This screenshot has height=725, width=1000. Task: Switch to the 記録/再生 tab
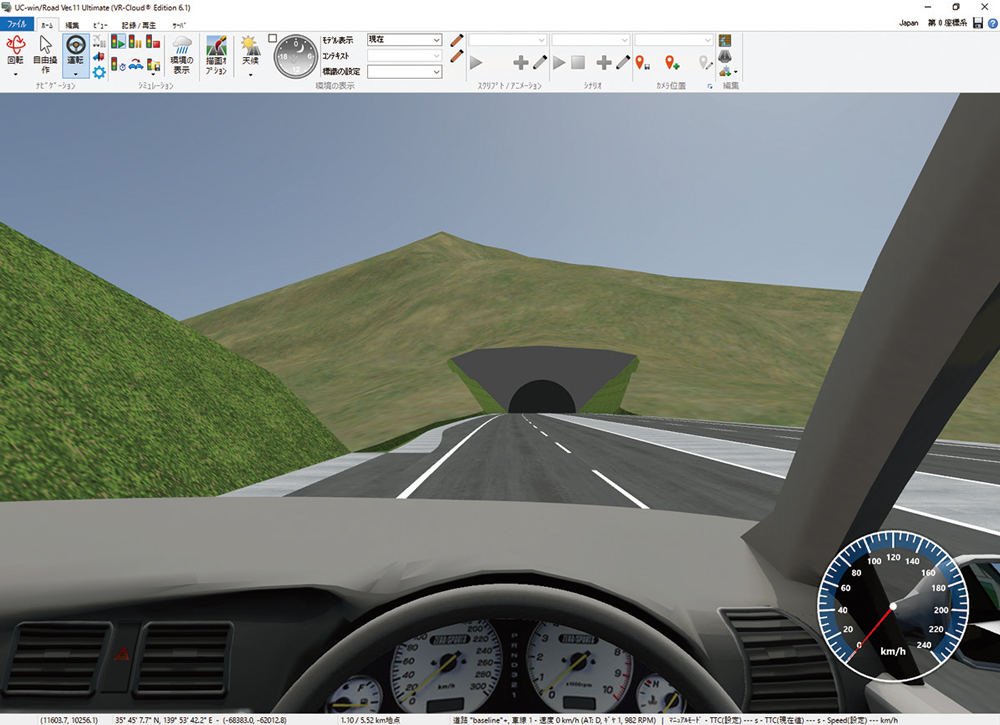point(138,24)
